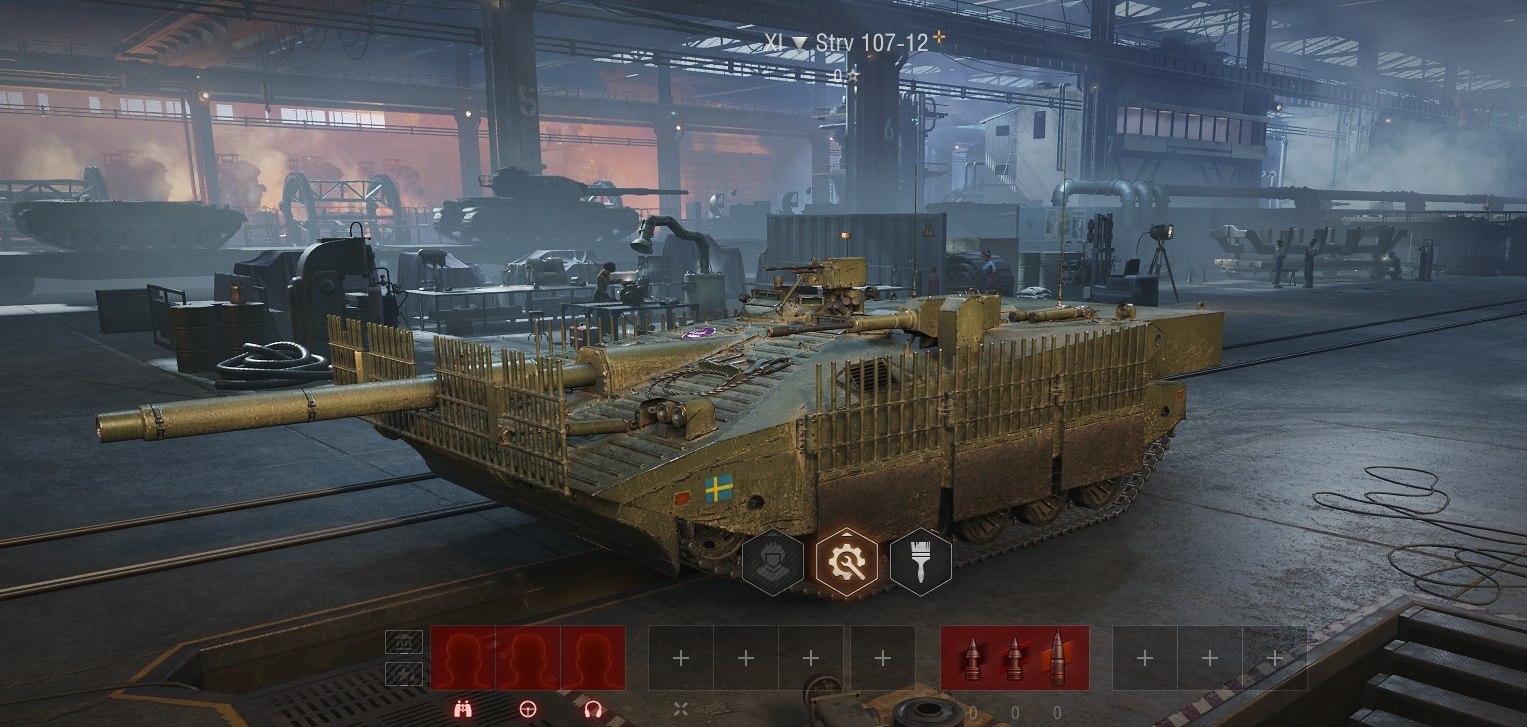Click the crossed tools icon under equipment slots
The width and height of the screenshot is (1527, 727).
click(681, 709)
